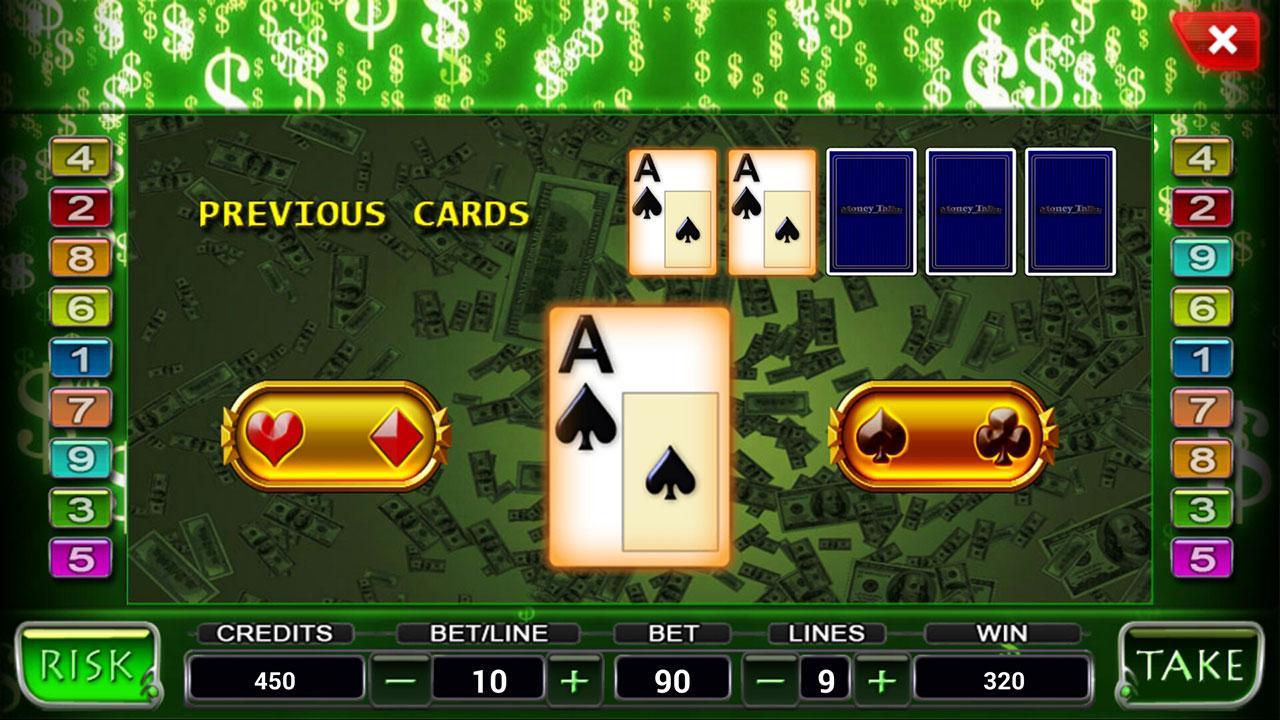
Task: Flip the first face-down Money Talks card
Action: (870, 210)
